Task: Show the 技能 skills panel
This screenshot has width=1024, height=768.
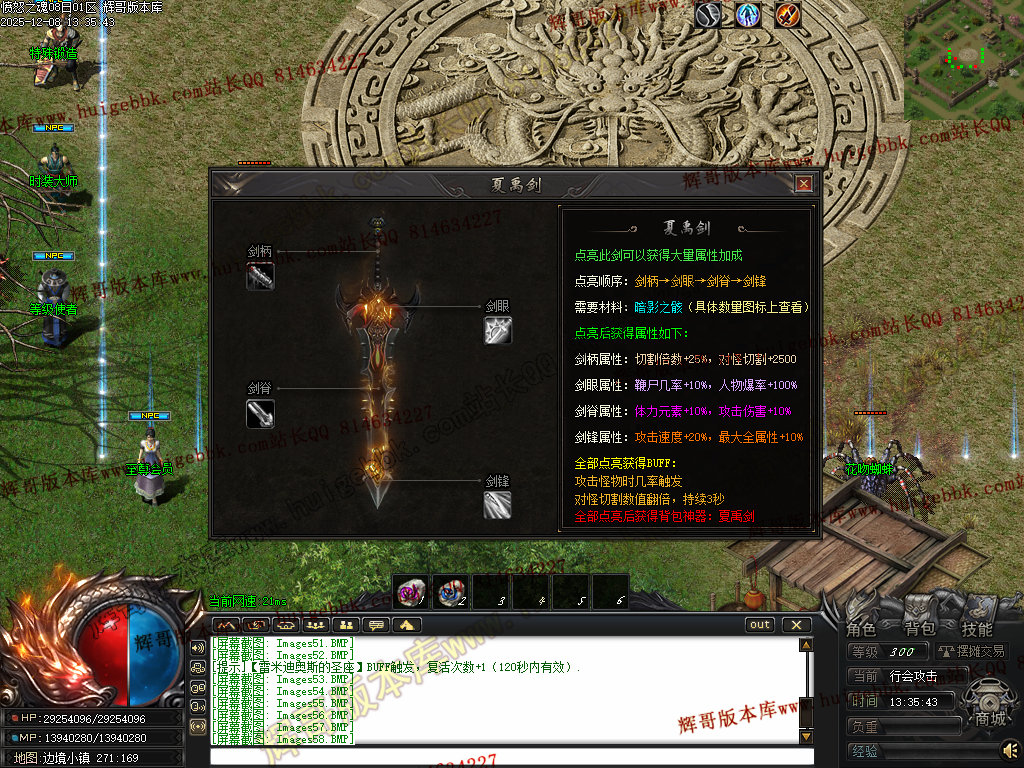Action: click(977, 629)
